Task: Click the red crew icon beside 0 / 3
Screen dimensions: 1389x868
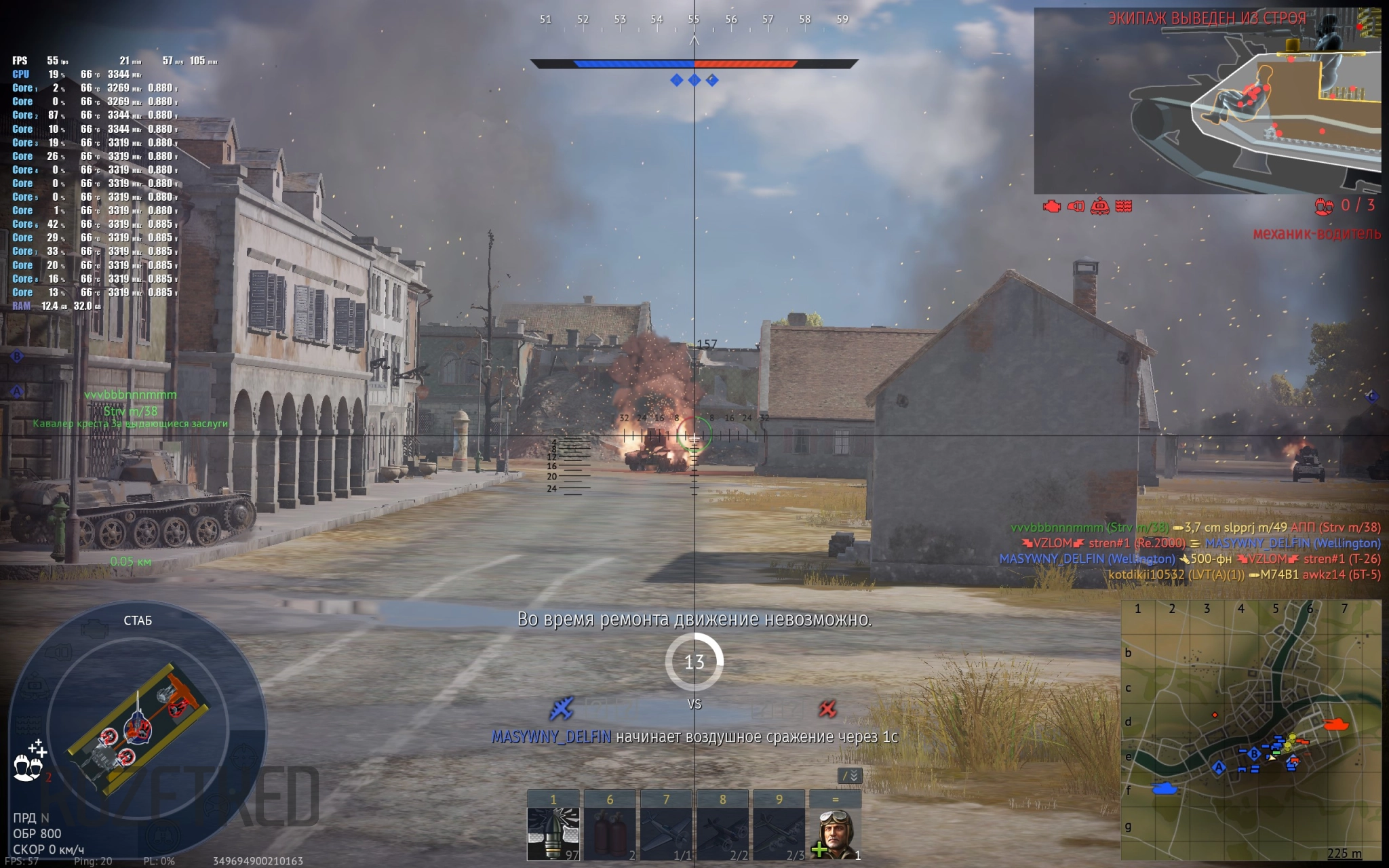Action: [1323, 206]
